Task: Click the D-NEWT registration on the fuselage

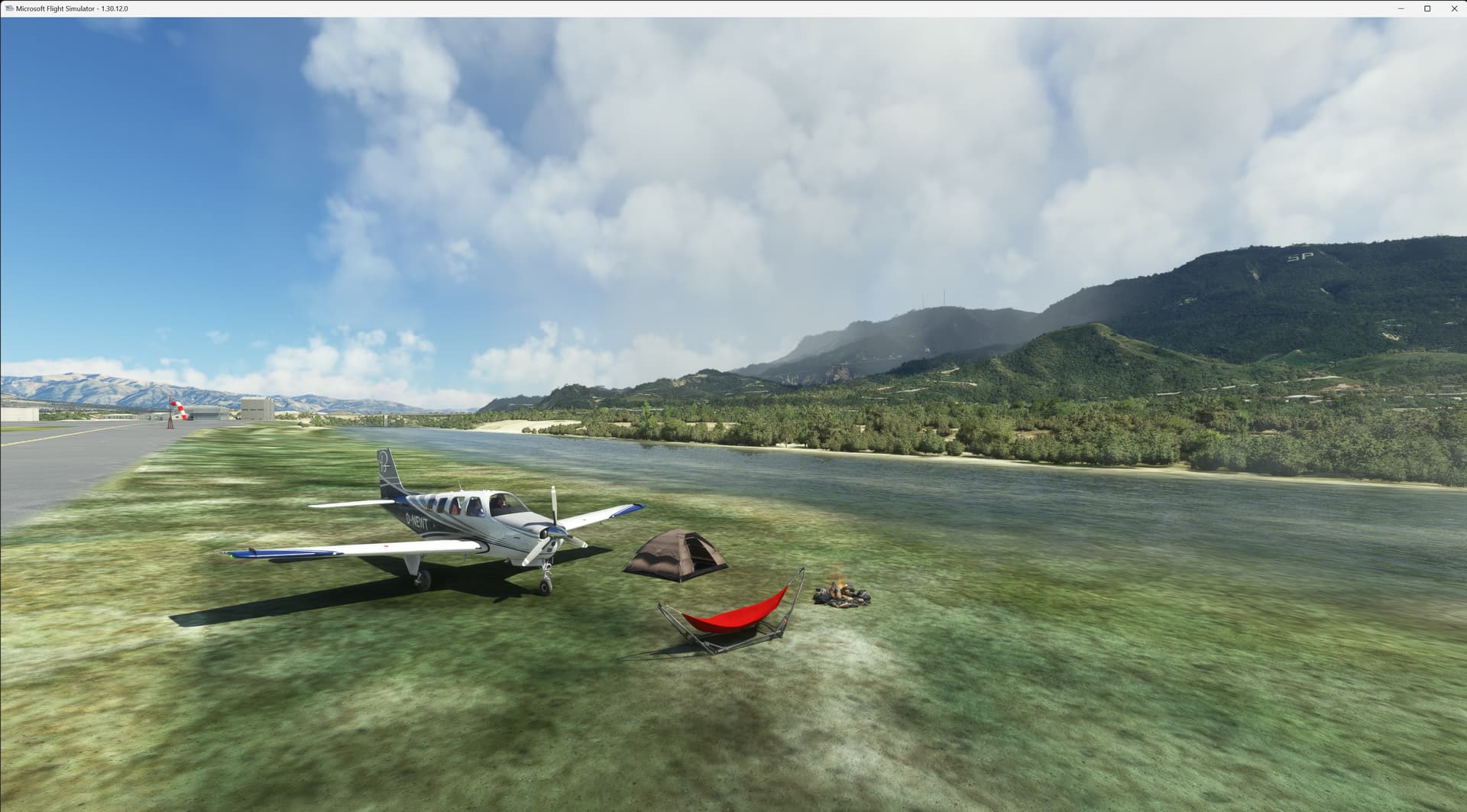Action: pyautogui.click(x=416, y=518)
